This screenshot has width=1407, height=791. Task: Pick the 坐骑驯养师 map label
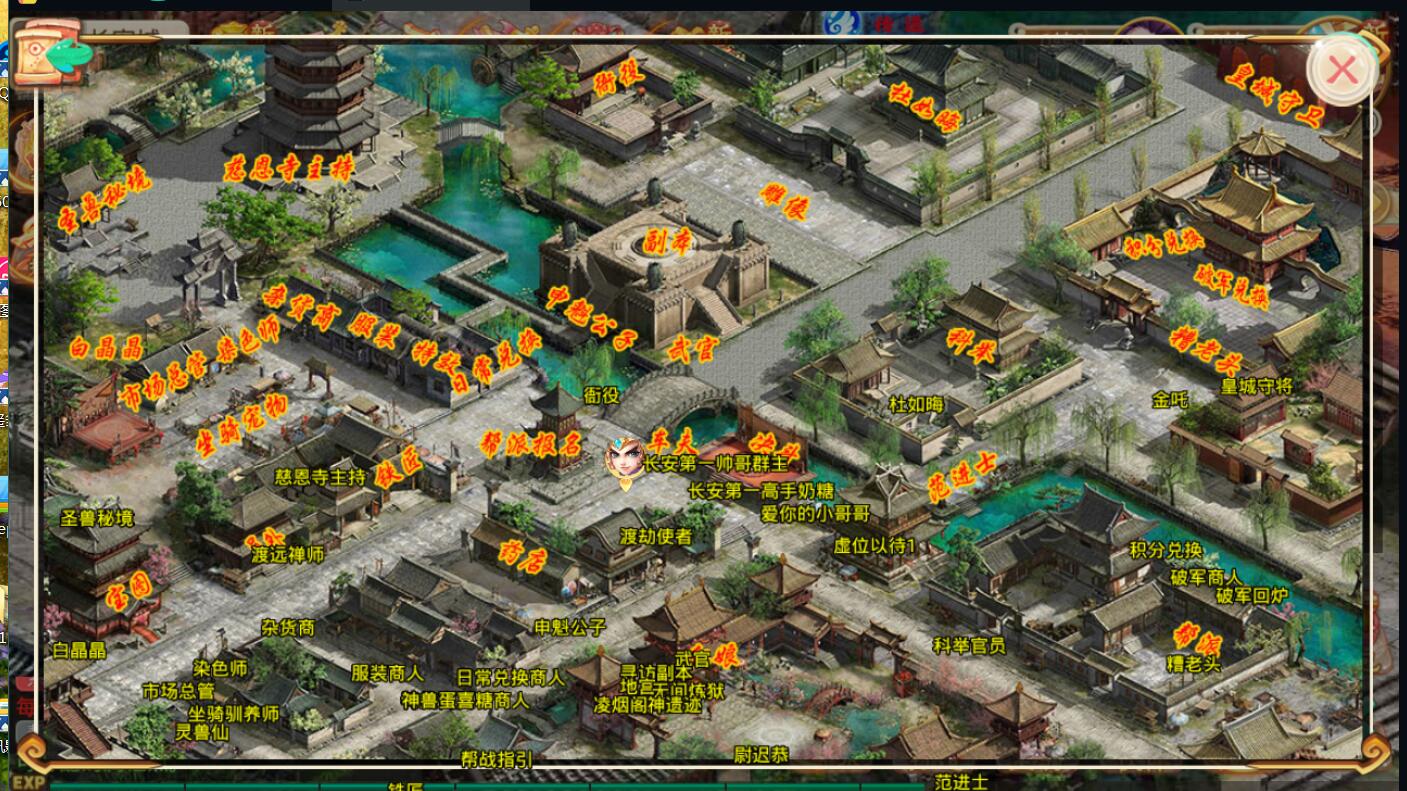(x=234, y=713)
